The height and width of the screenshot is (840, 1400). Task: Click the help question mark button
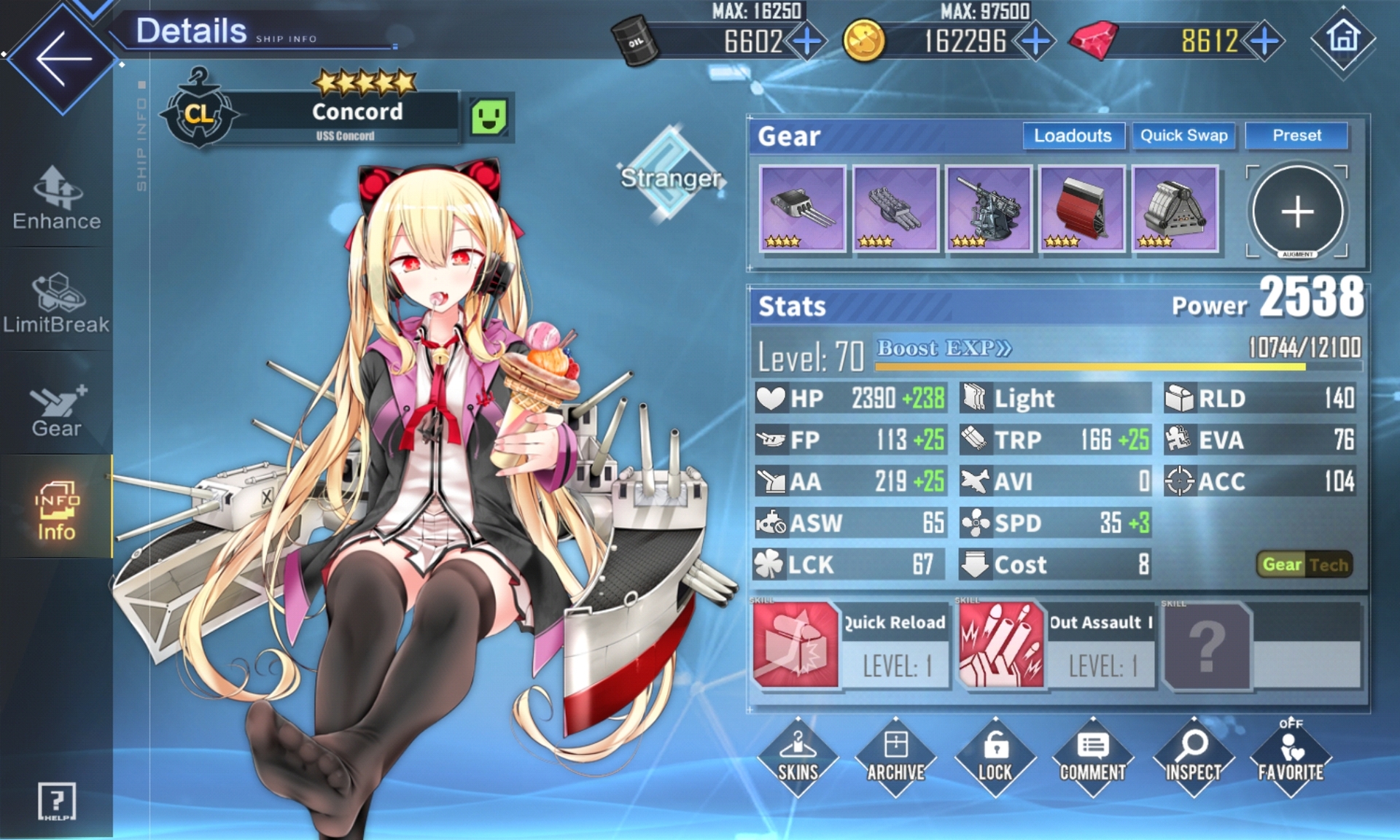pyautogui.click(x=56, y=801)
